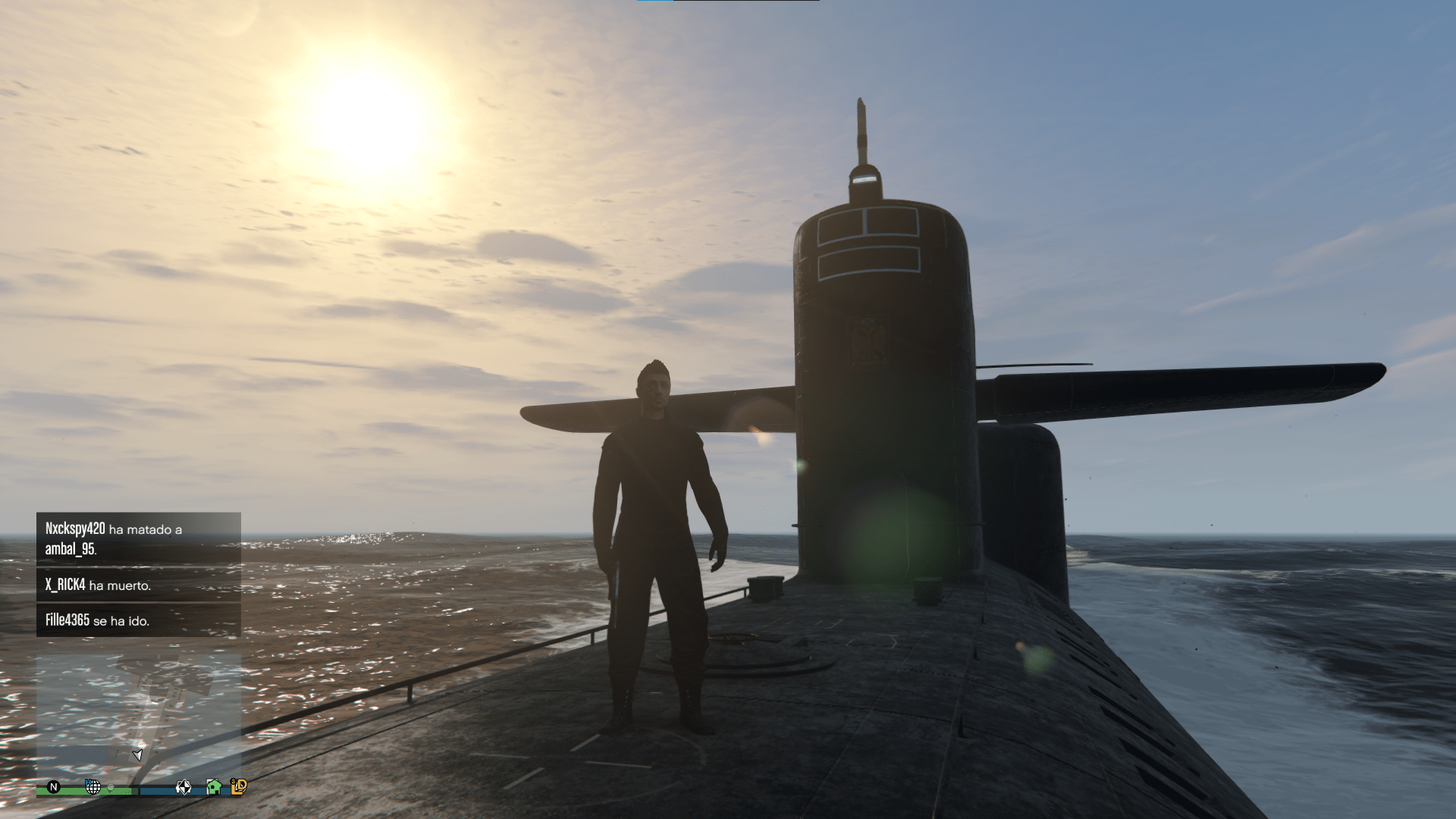The height and width of the screenshot is (819, 1456).
Task: Click the small "3" badge on the LD logo
Action: coord(233,782)
